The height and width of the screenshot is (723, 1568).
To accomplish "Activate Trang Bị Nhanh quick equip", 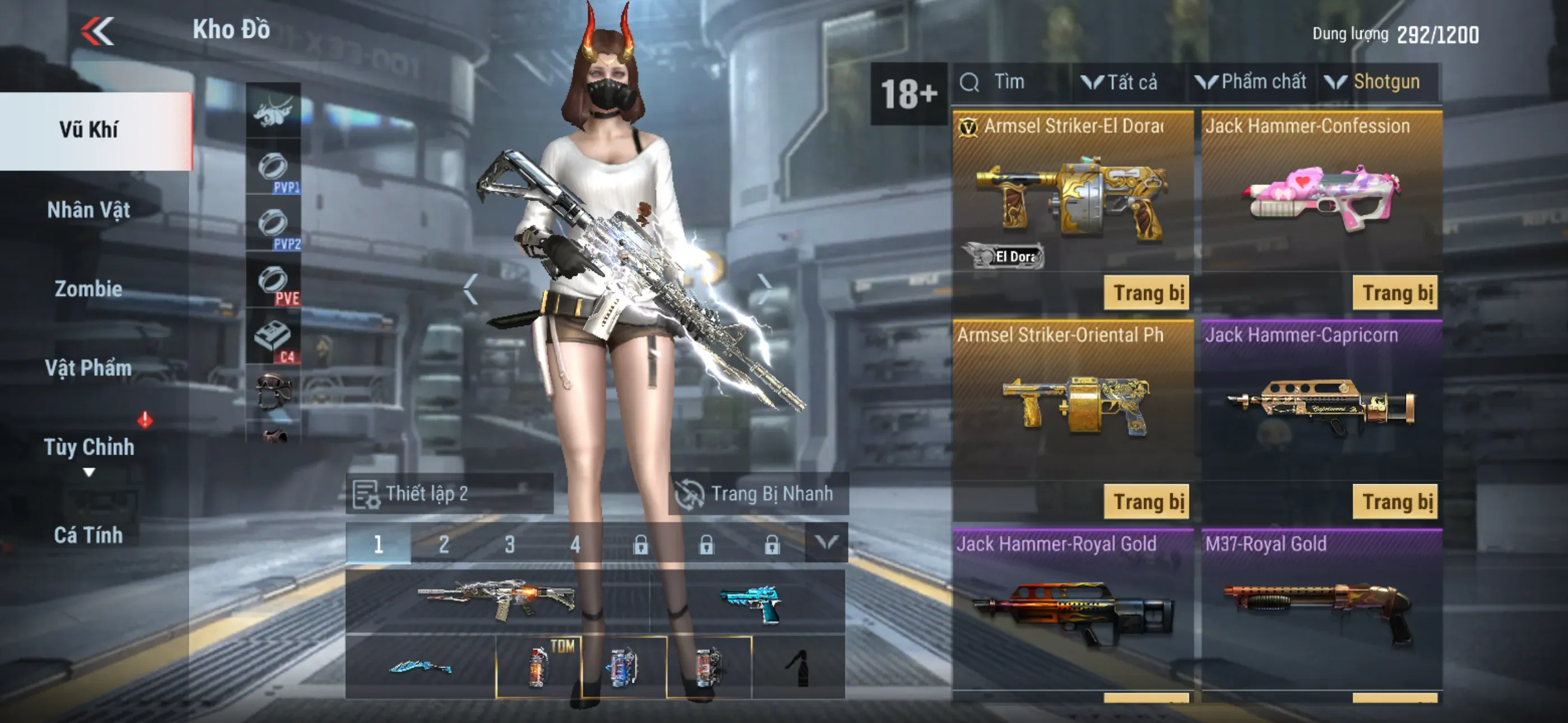I will [758, 494].
